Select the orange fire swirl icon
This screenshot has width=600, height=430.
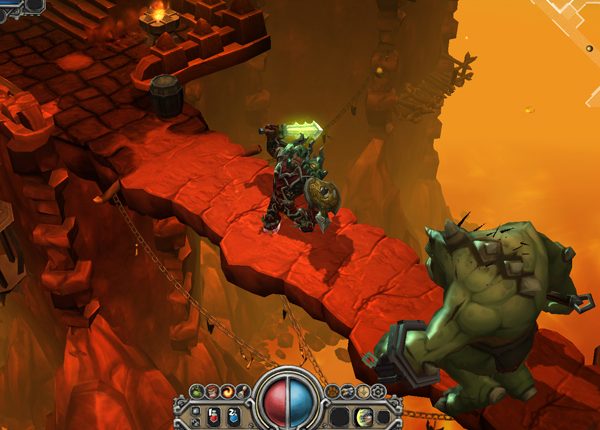coord(227,391)
